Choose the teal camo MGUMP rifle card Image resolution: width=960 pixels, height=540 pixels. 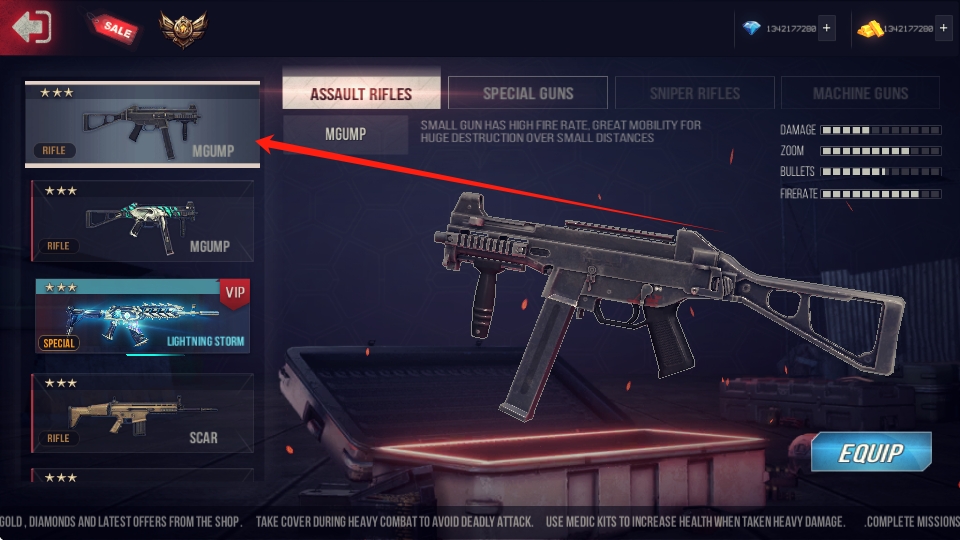click(x=142, y=221)
